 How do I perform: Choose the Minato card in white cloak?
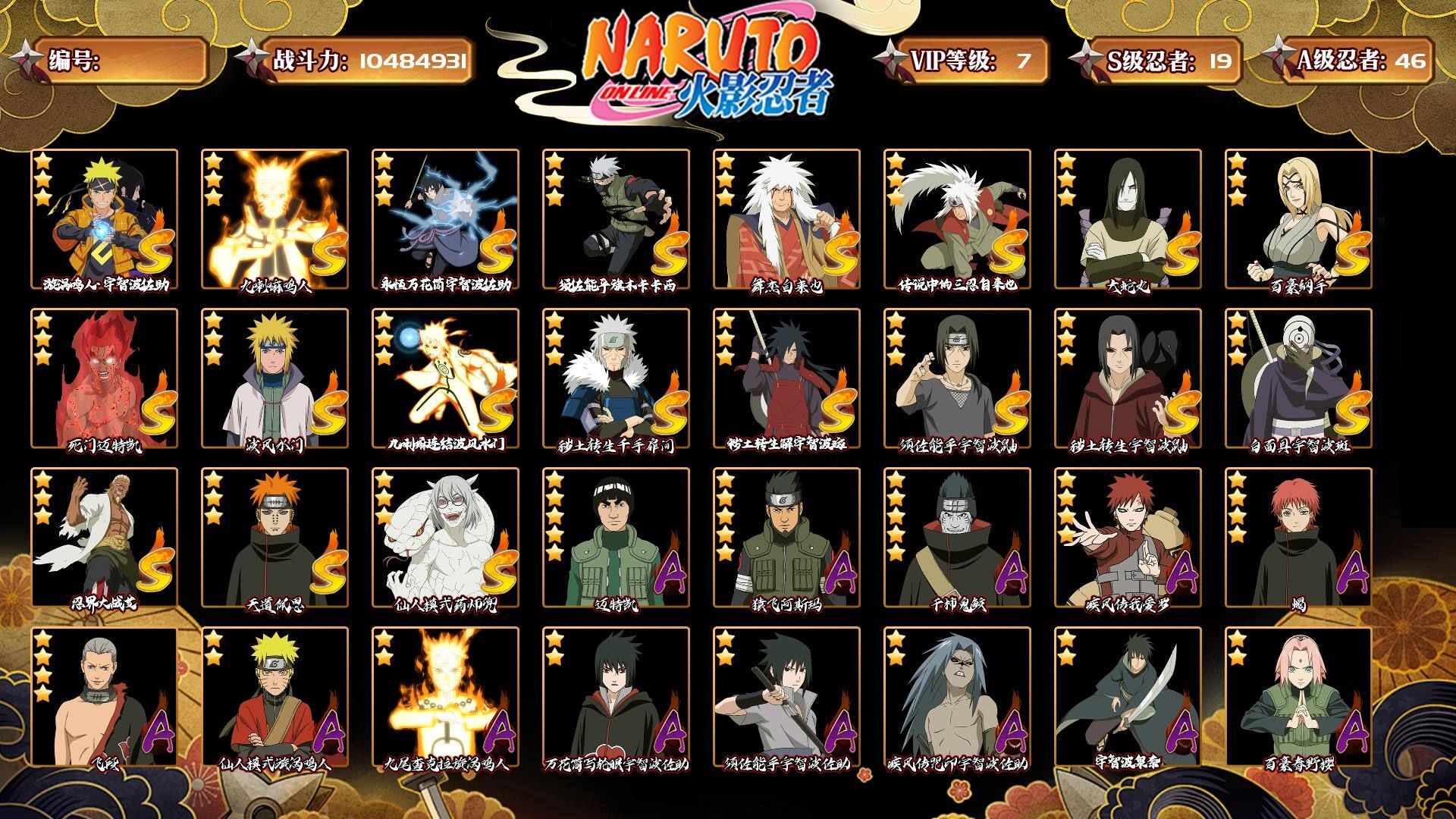click(x=275, y=378)
